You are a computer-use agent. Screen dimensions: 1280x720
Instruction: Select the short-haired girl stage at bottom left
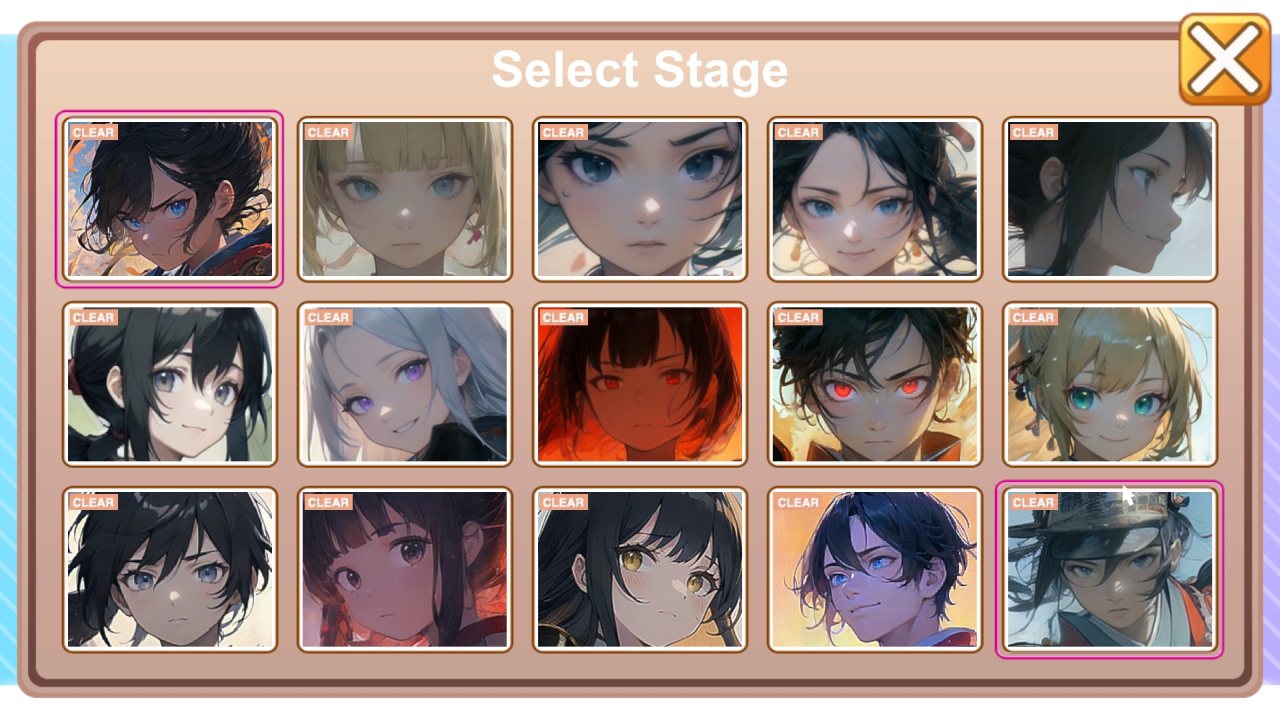click(171, 568)
